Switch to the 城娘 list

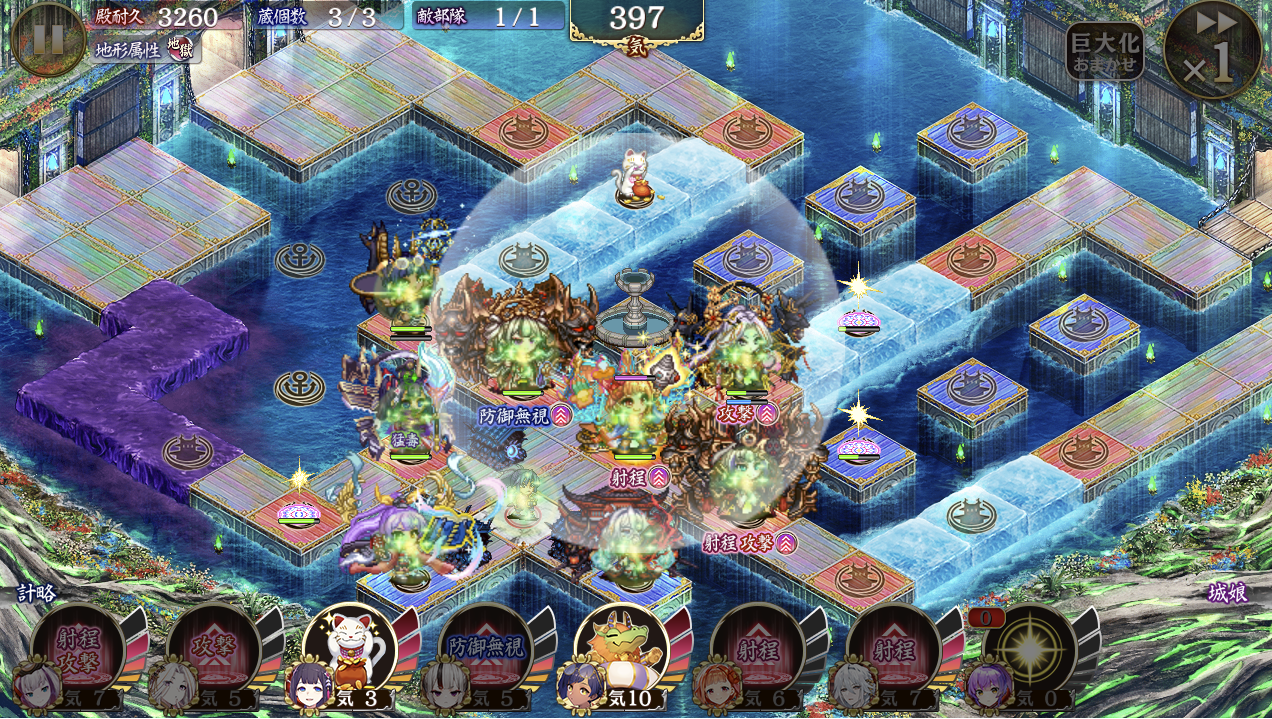[x=1227, y=593]
